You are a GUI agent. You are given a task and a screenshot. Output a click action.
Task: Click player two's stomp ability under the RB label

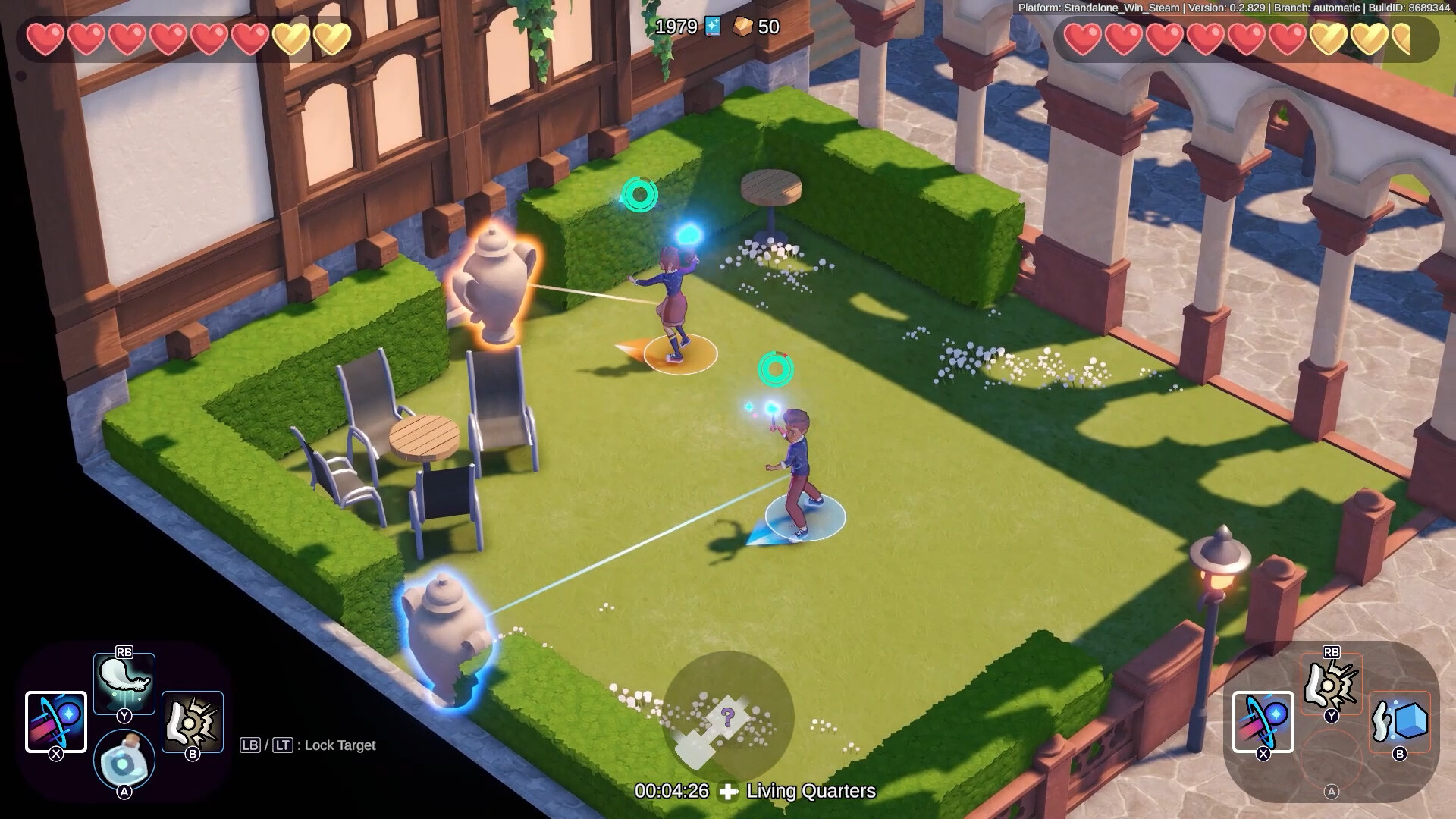[x=1329, y=682]
